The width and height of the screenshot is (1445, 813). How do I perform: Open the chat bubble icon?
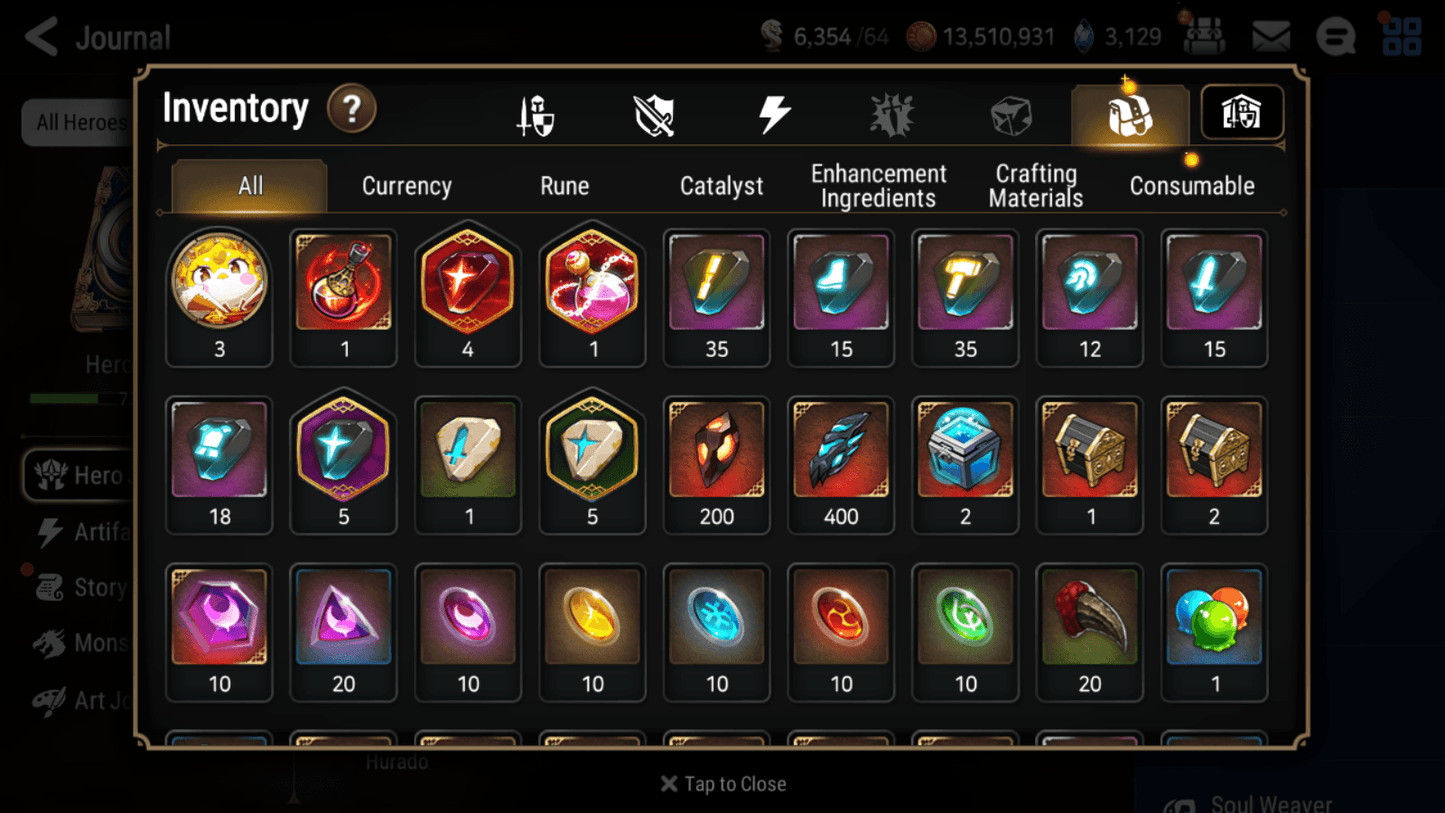1335,35
